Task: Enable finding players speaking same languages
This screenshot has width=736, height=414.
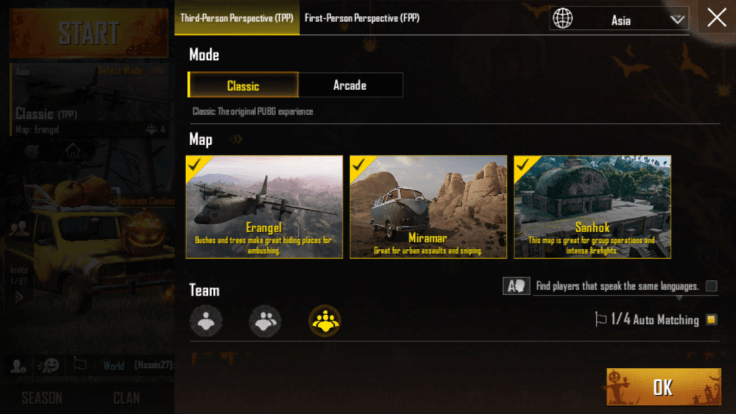Action: 711,287
